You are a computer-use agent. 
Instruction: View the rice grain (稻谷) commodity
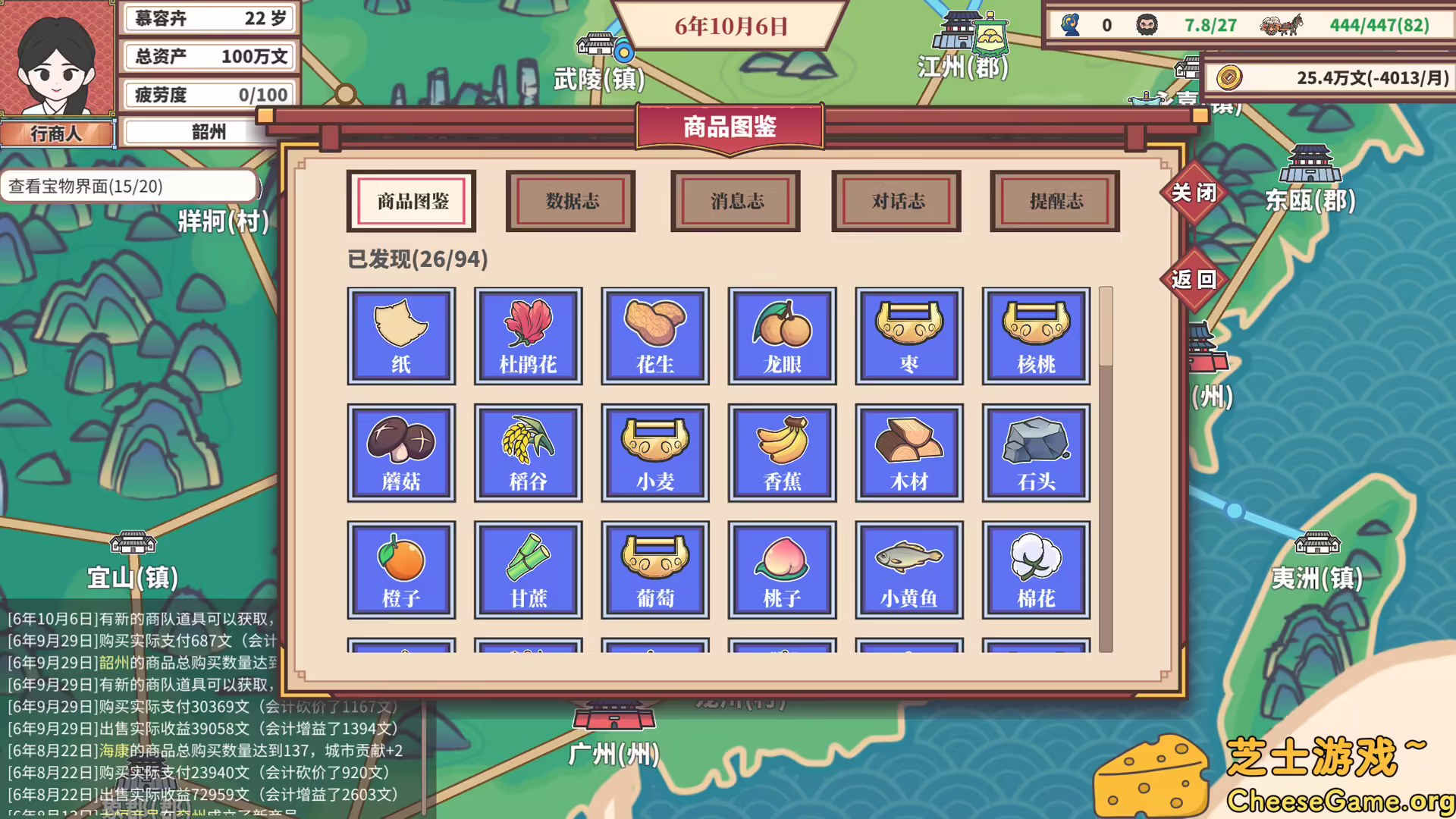pos(529,453)
